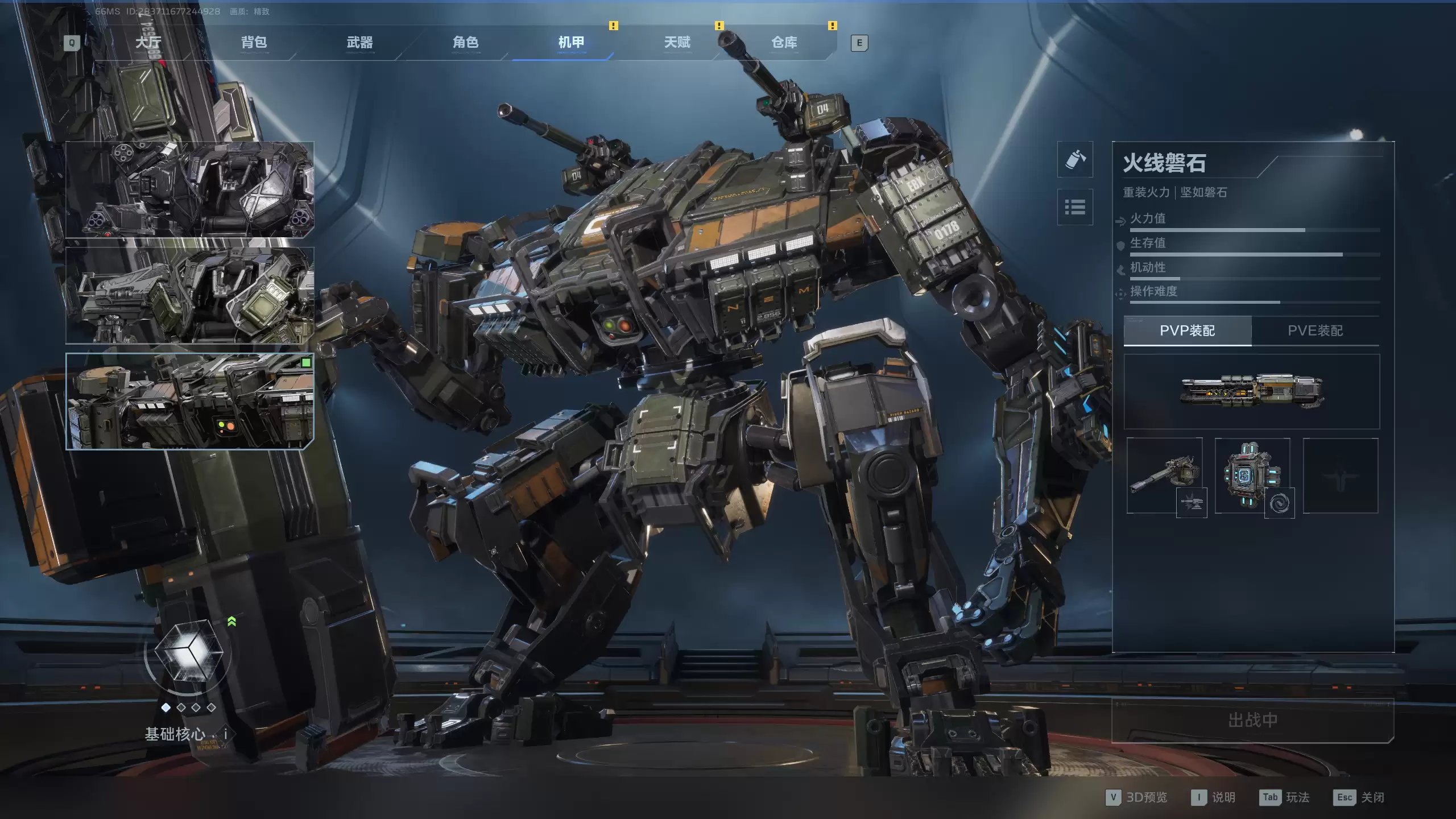Select the main weapon cannon slot
The width and height of the screenshot is (1456, 819).
(1251, 391)
